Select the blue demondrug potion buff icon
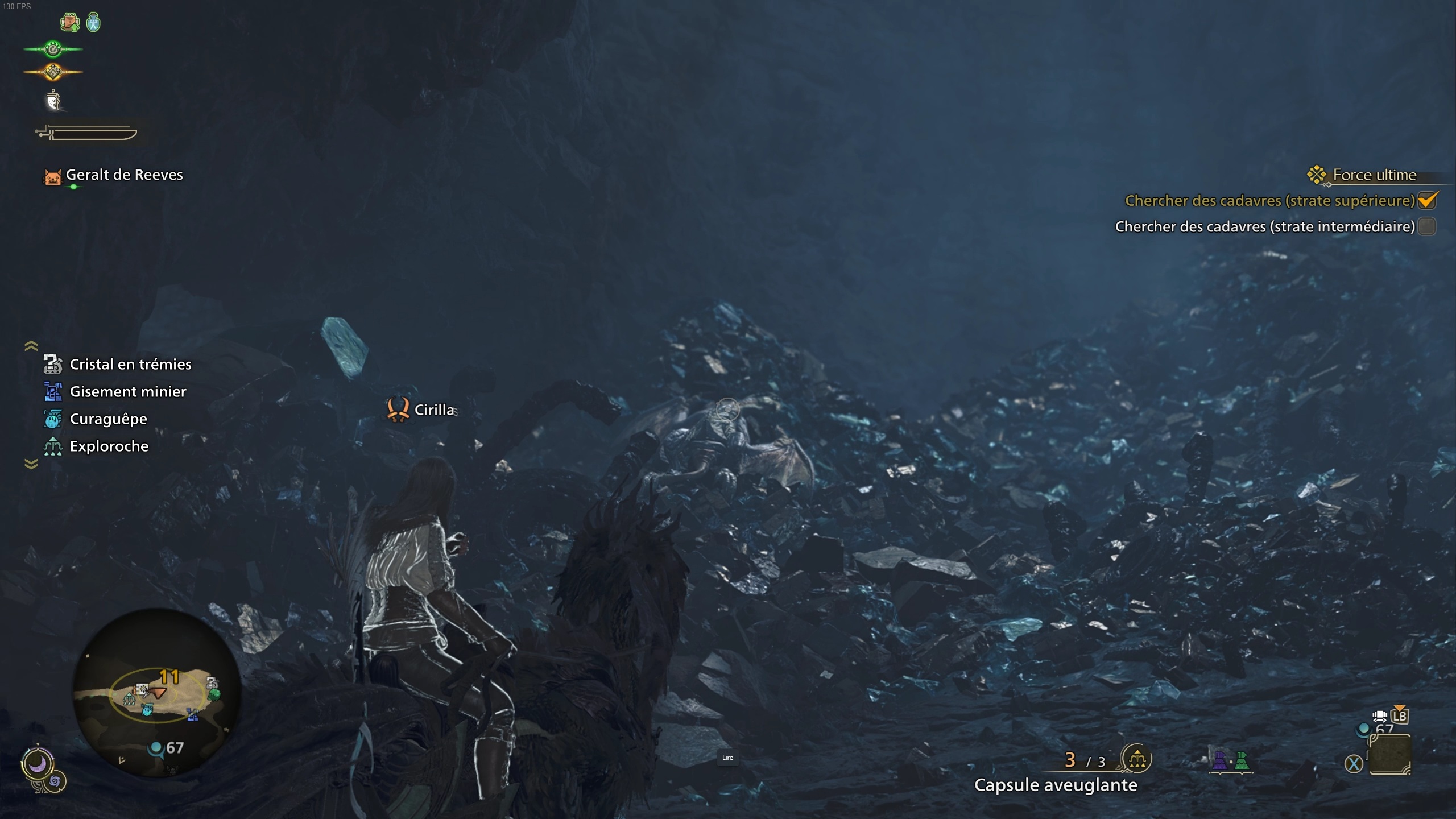Image resolution: width=1456 pixels, height=819 pixels. pos(94,23)
